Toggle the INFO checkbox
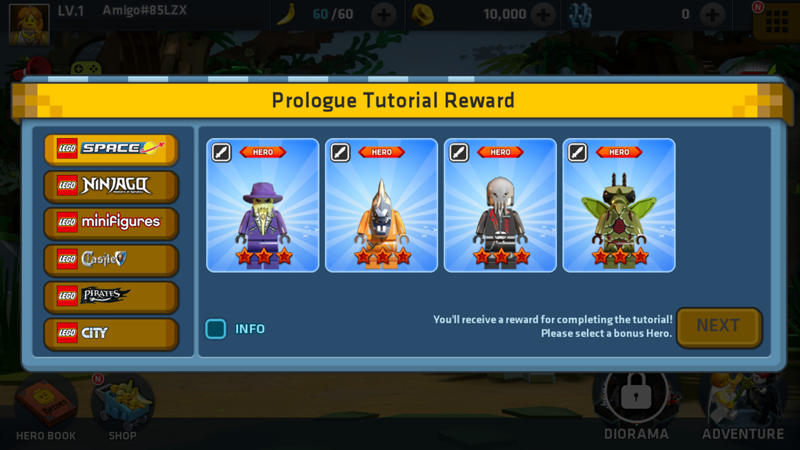This screenshot has height=450, width=800. [x=216, y=329]
